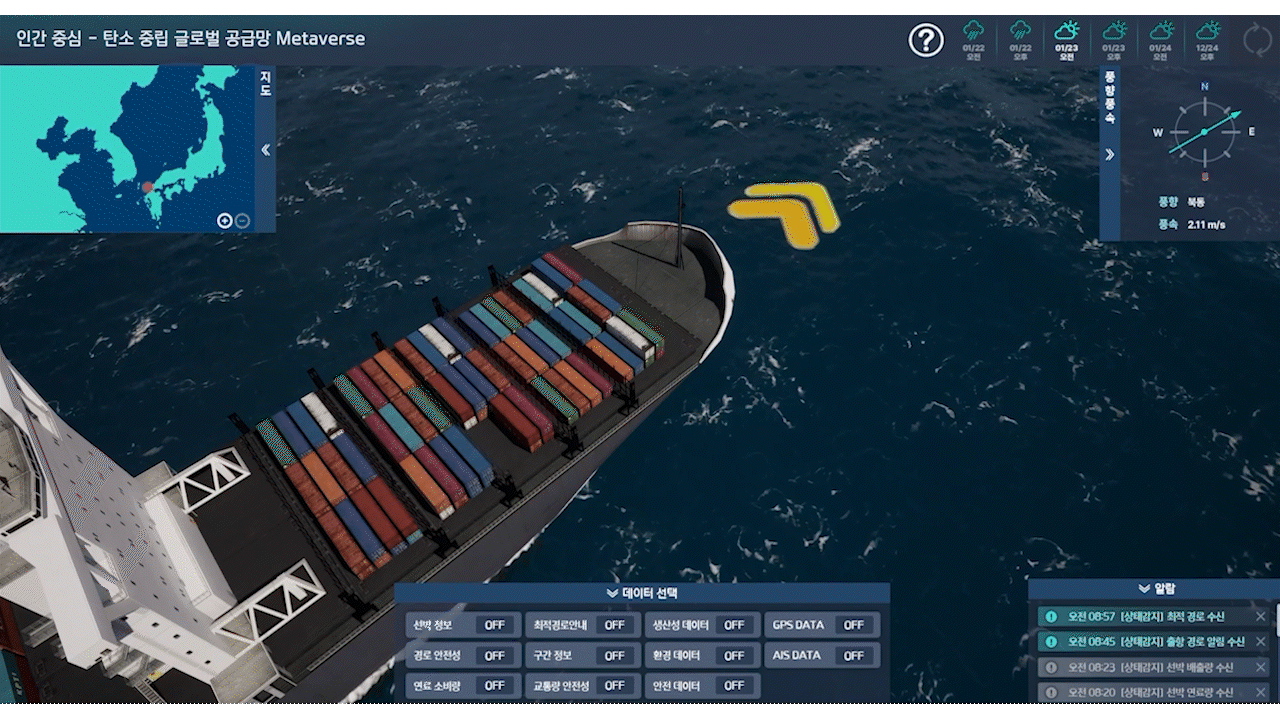1280x720 pixels.
Task: Turn on 환경 데이터 toggle
Action: (734, 656)
